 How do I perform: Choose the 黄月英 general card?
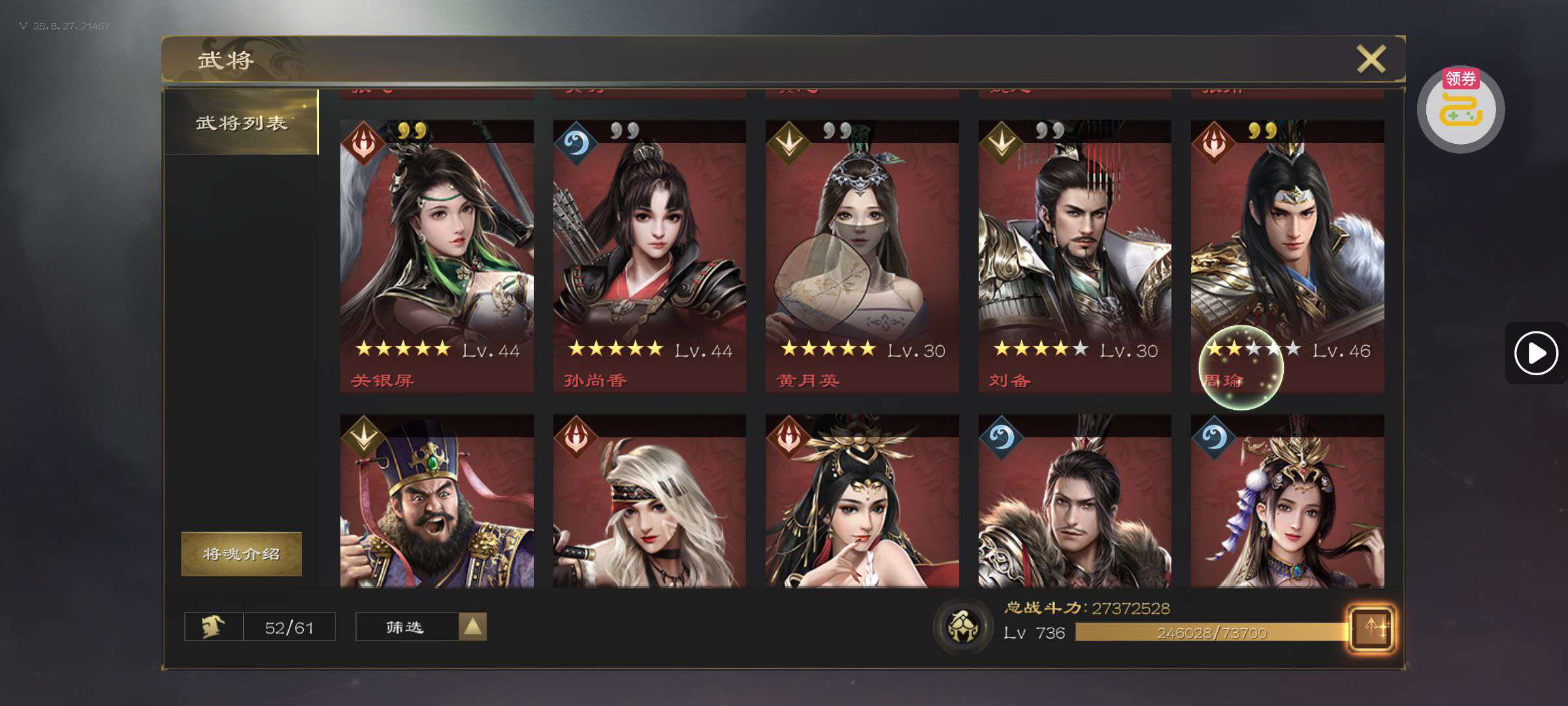click(862, 256)
